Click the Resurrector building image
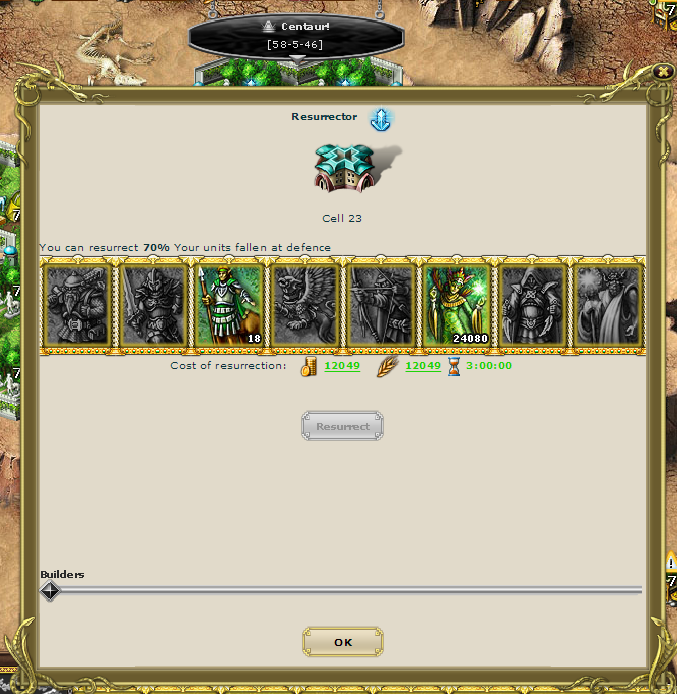The height and width of the screenshot is (694, 677). click(x=344, y=167)
